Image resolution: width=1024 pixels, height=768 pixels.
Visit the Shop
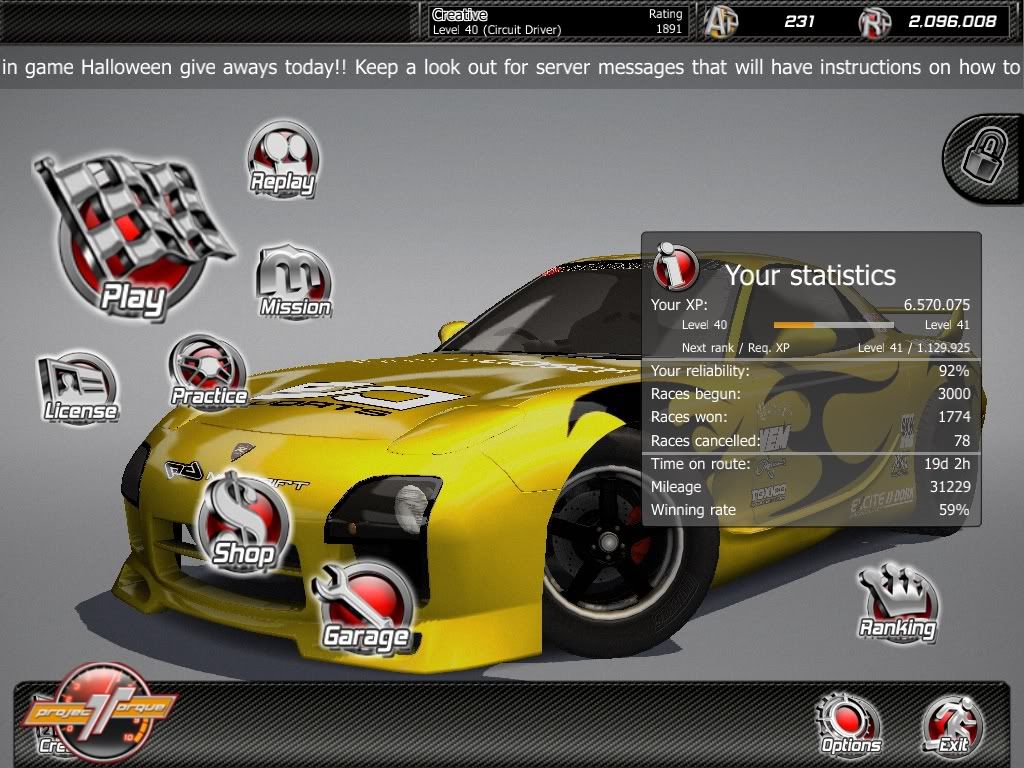(x=242, y=519)
